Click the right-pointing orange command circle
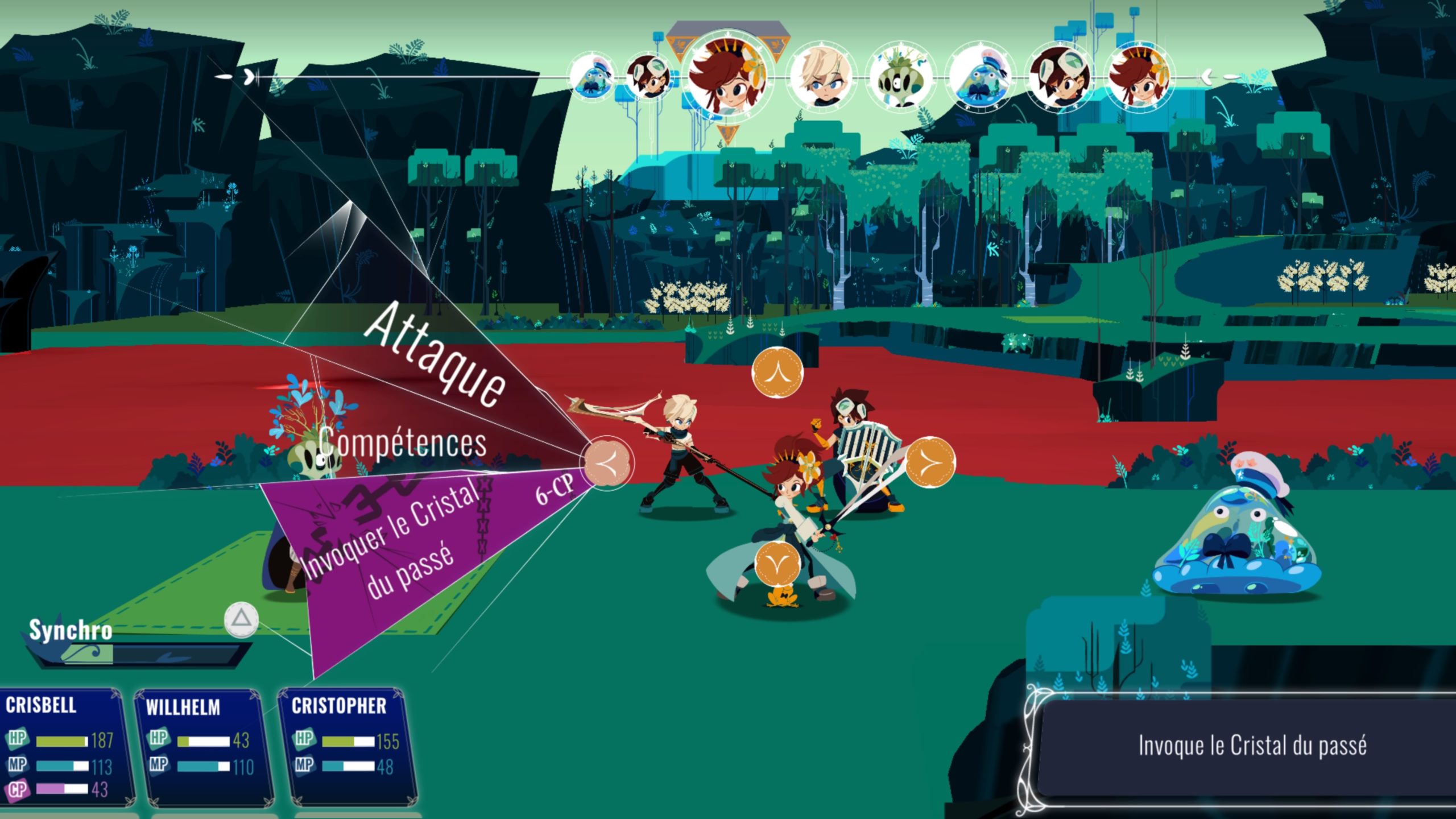This screenshot has width=1456, height=819. coord(930,462)
